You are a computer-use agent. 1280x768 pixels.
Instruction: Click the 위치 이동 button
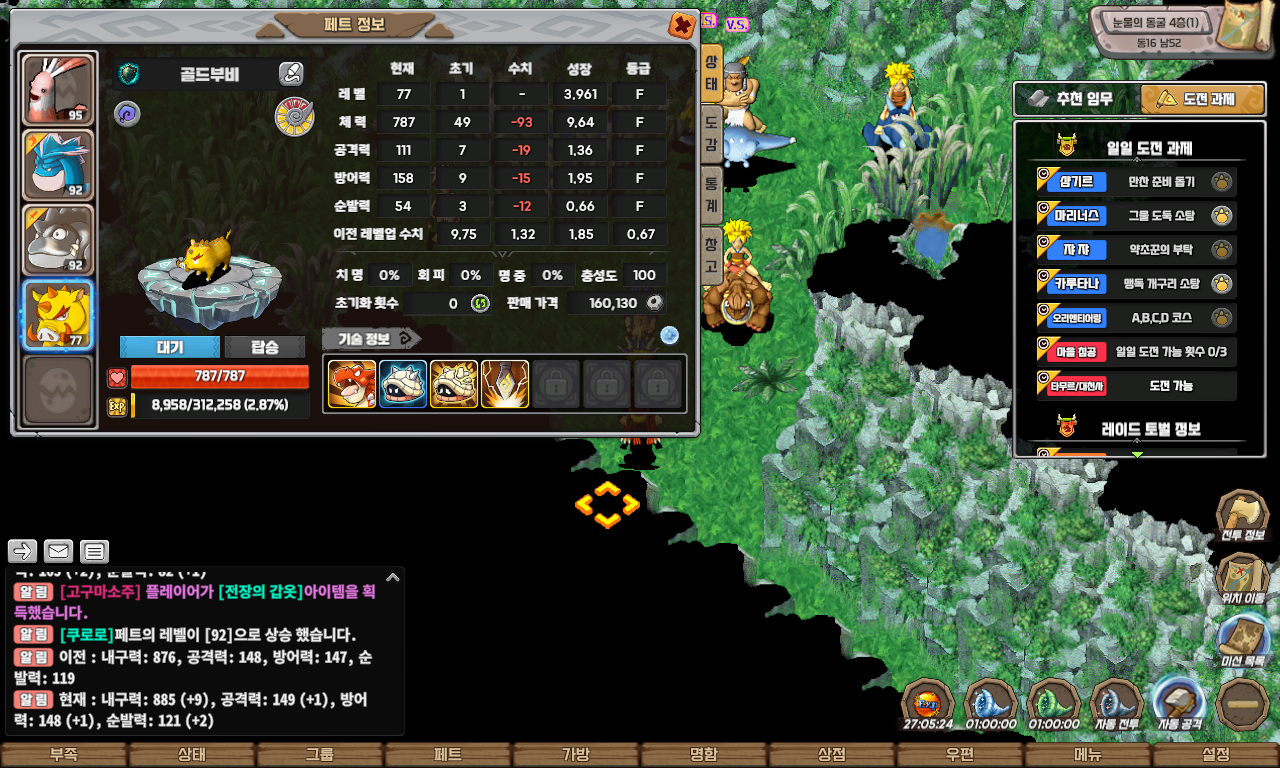click(x=1242, y=577)
